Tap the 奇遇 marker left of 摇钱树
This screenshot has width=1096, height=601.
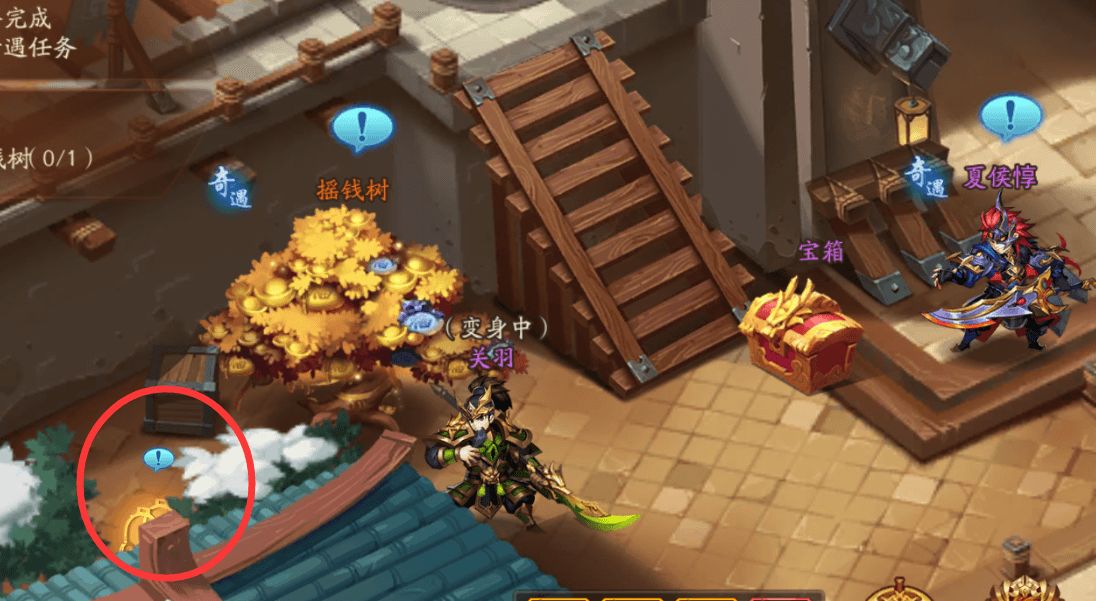point(230,186)
